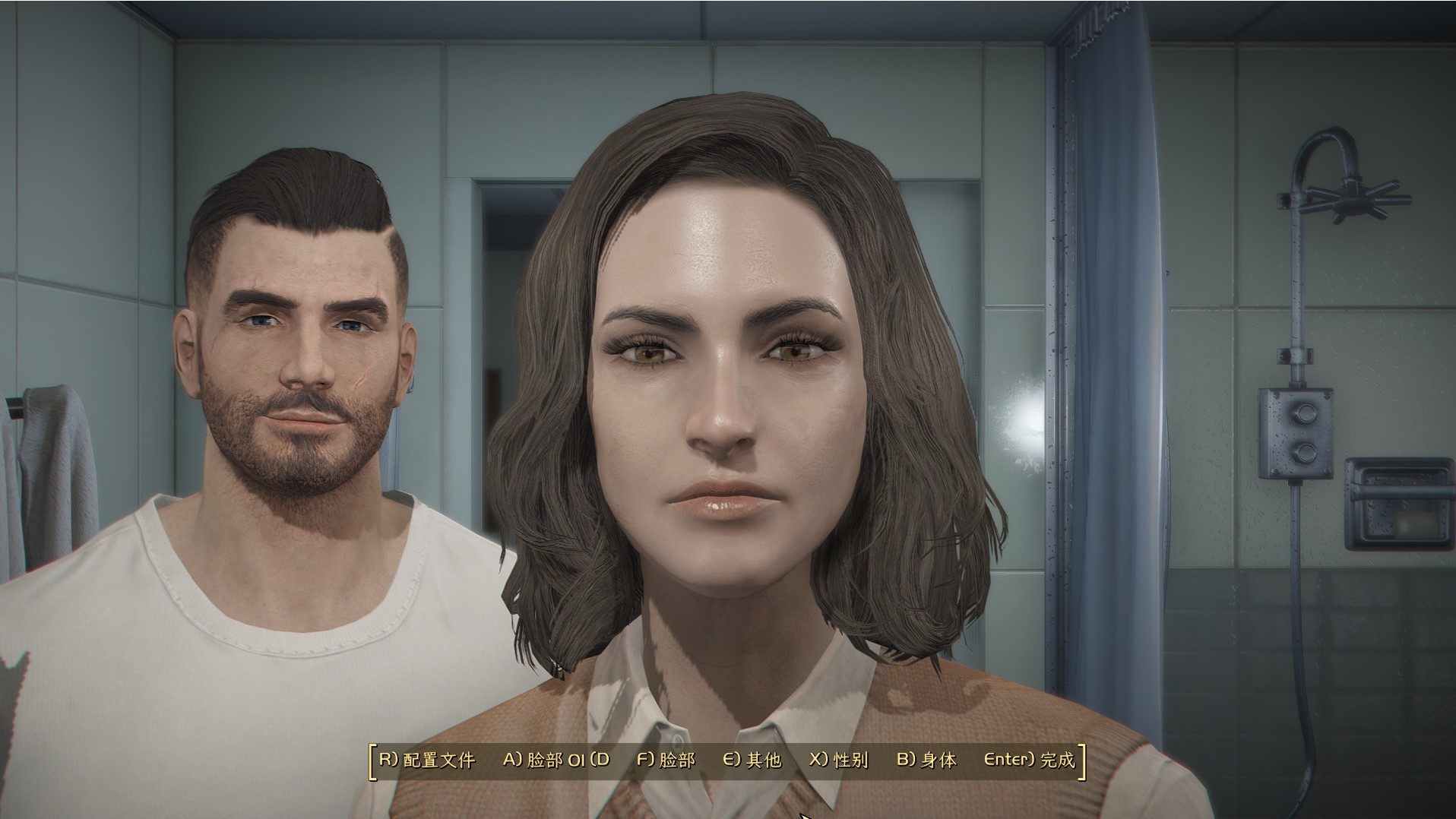Select the 脸部 OI (D face option

coord(556,760)
